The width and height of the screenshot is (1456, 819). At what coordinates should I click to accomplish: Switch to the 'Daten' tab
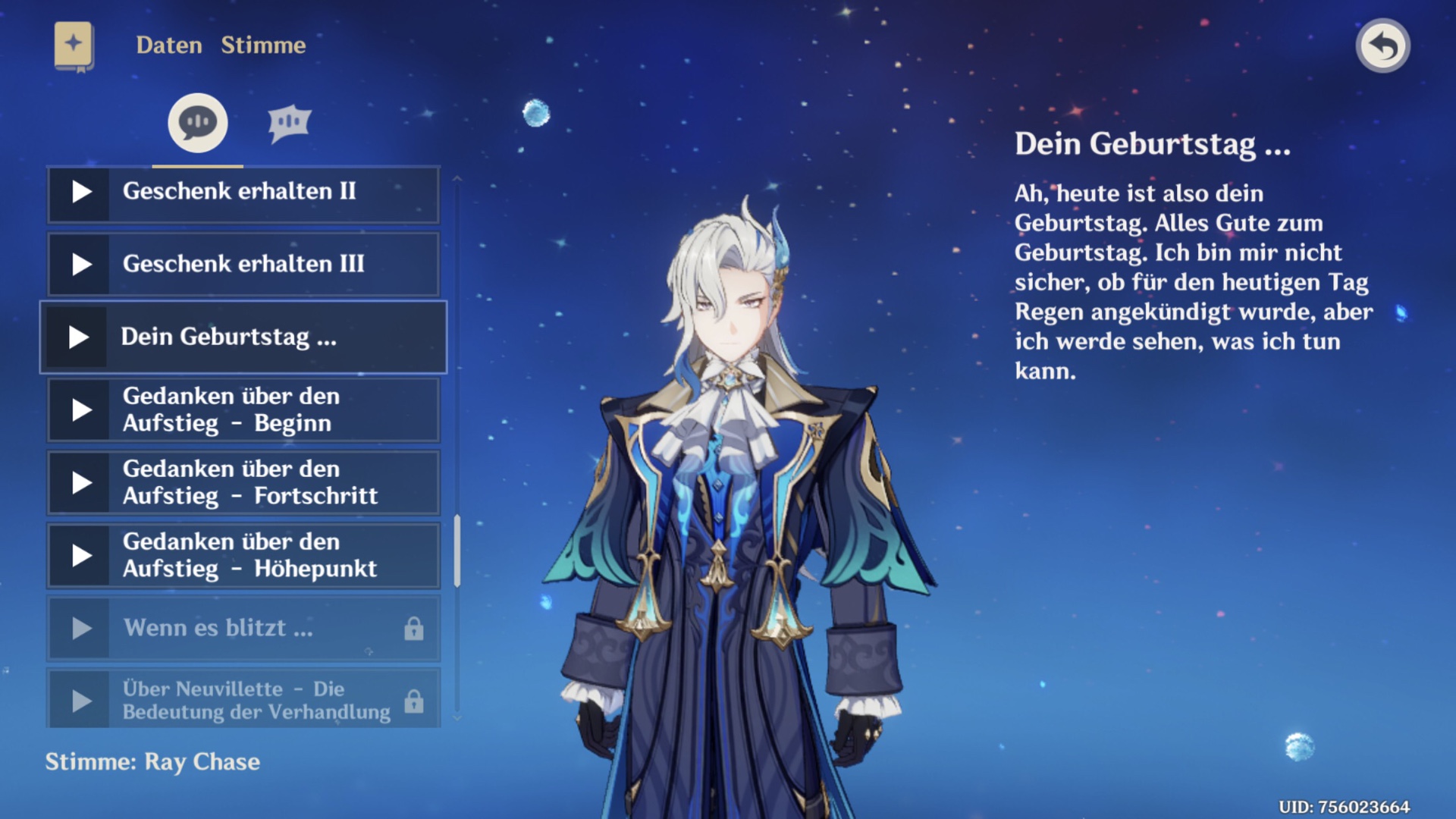pyautogui.click(x=168, y=45)
